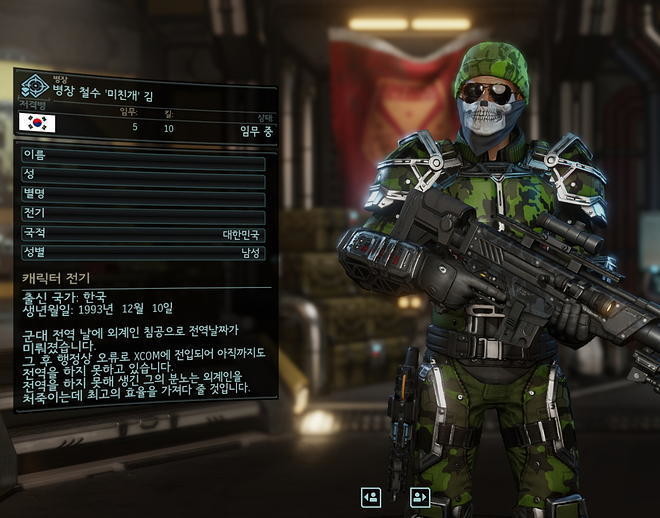Change 국적 nationality from 대한민국
Screen dimensions: 660x518
[x=142, y=233]
